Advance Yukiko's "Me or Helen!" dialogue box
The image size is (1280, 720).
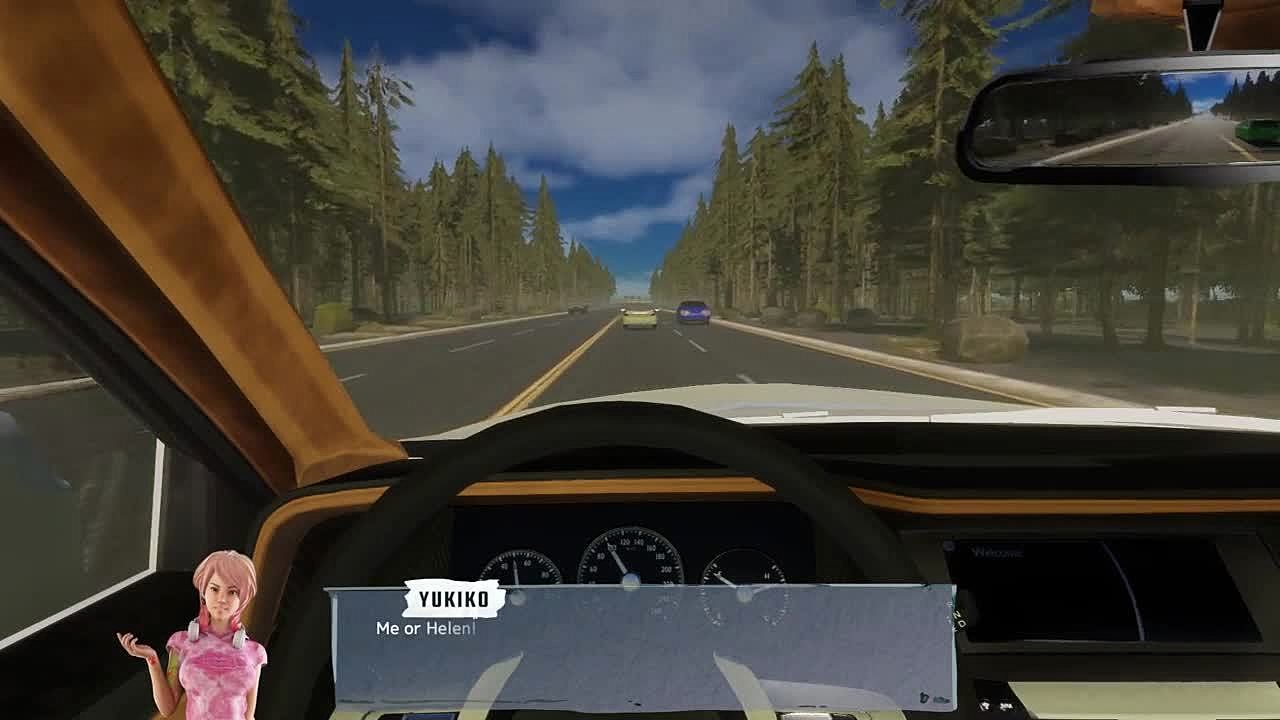pos(642,648)
